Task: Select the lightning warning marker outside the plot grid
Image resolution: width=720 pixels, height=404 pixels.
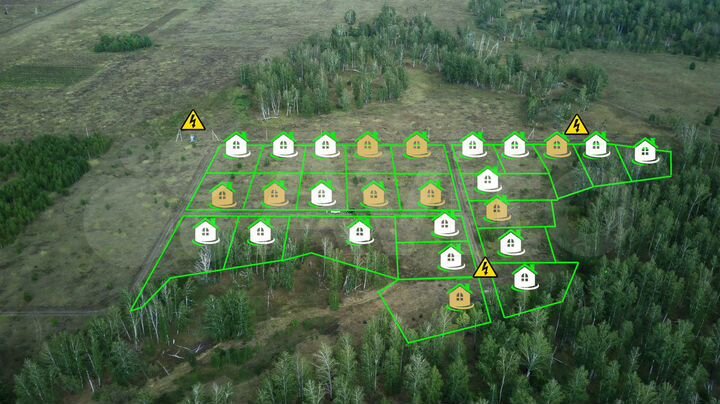Action: coord(192,121)
